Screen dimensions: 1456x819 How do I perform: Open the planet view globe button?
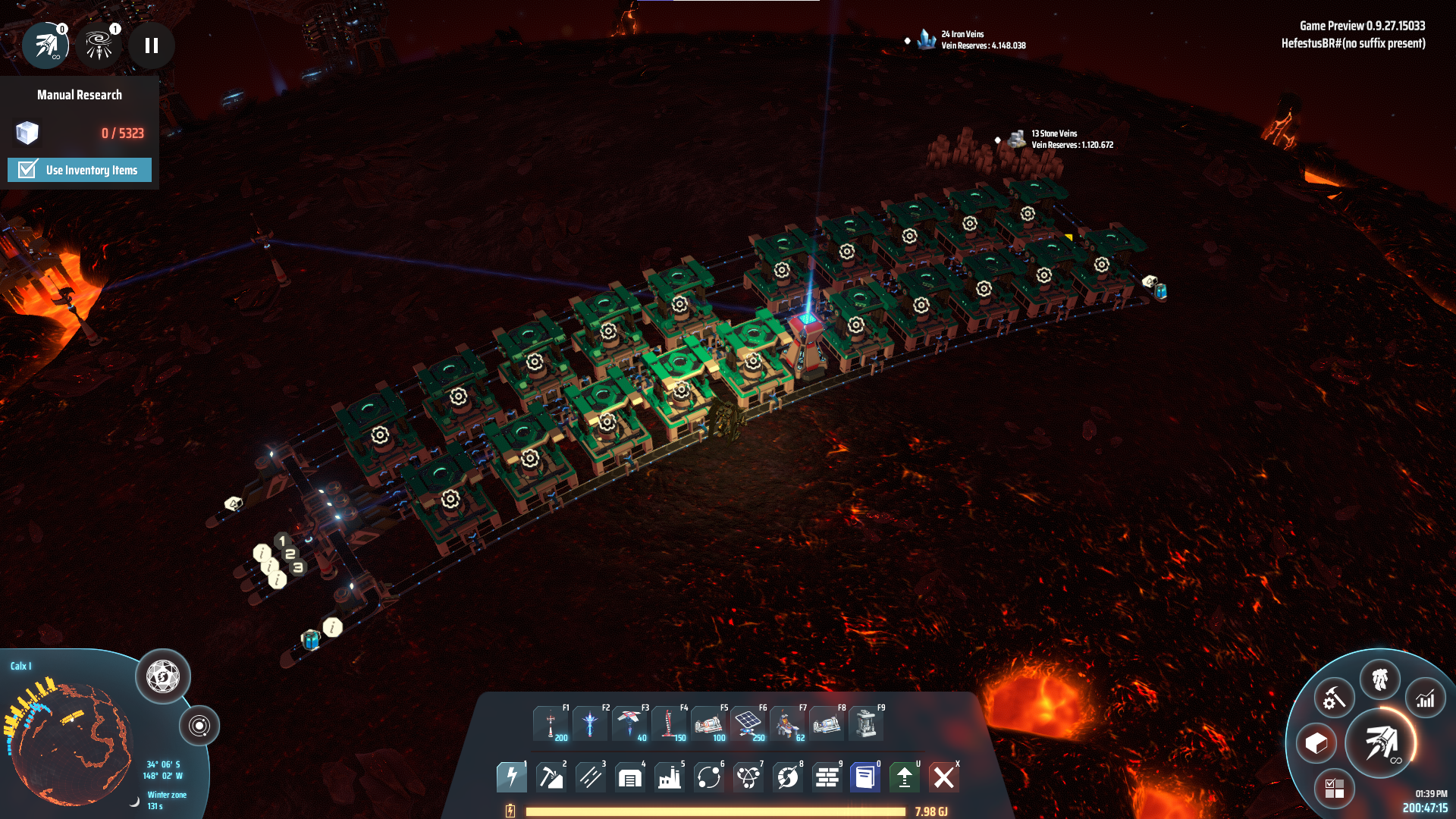click(162, 676)
